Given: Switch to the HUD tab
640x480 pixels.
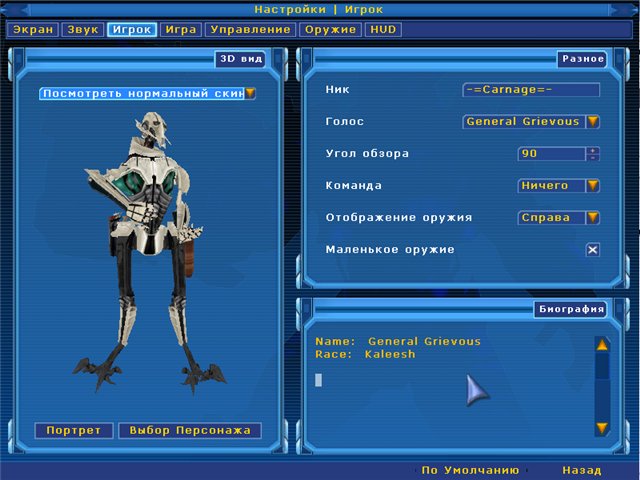Looking at the screenshot, I should pos(383,30).
